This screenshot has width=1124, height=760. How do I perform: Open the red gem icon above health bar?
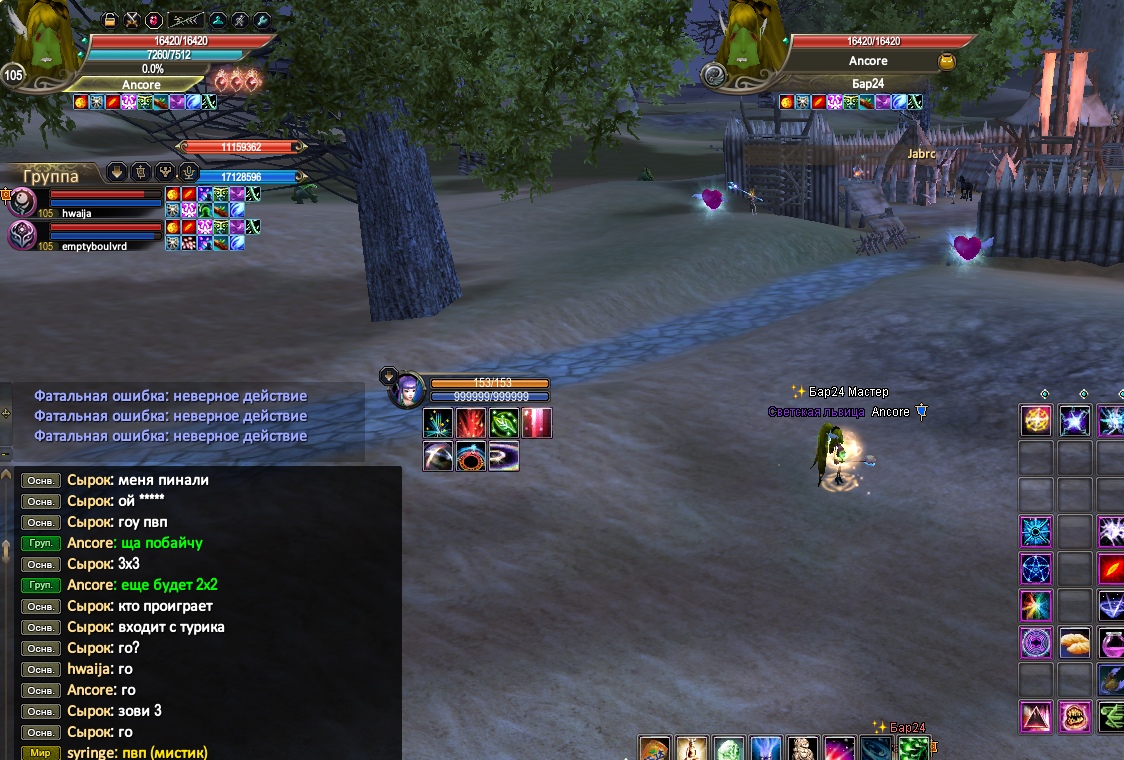(x=153, y=19)
